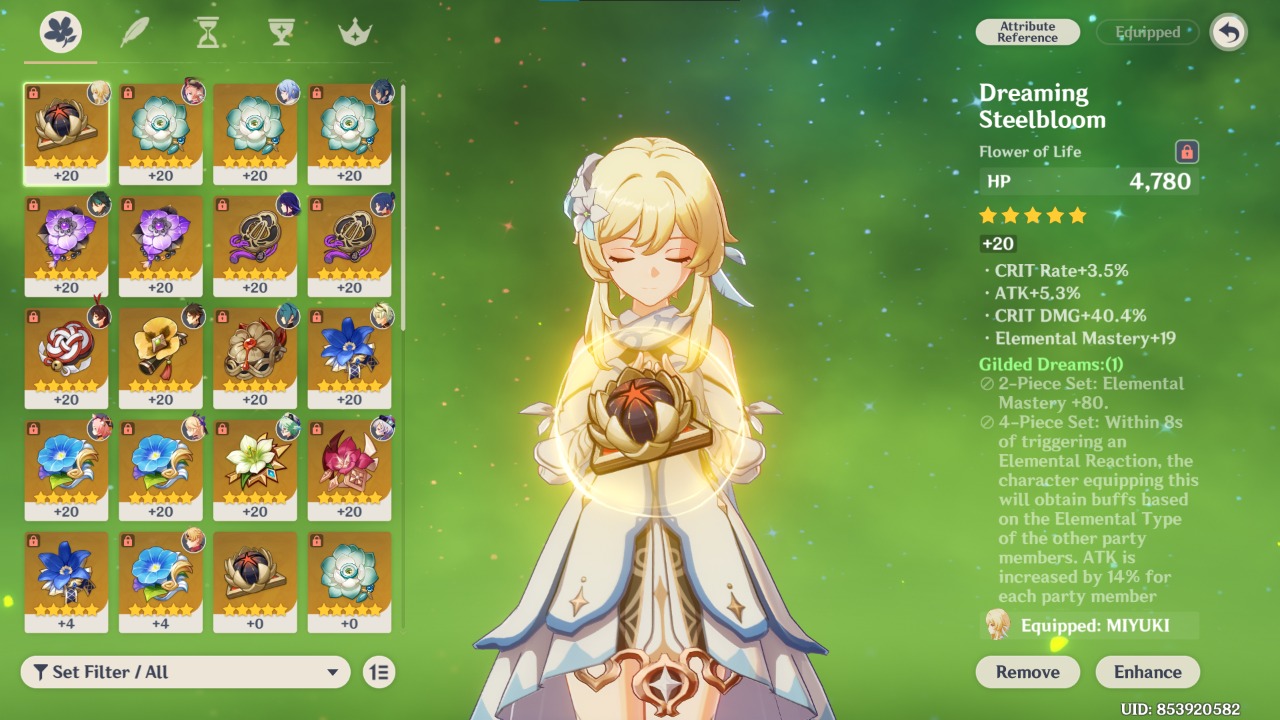
Task: Toggle the Equipped filter pill
Action: 1146,31
